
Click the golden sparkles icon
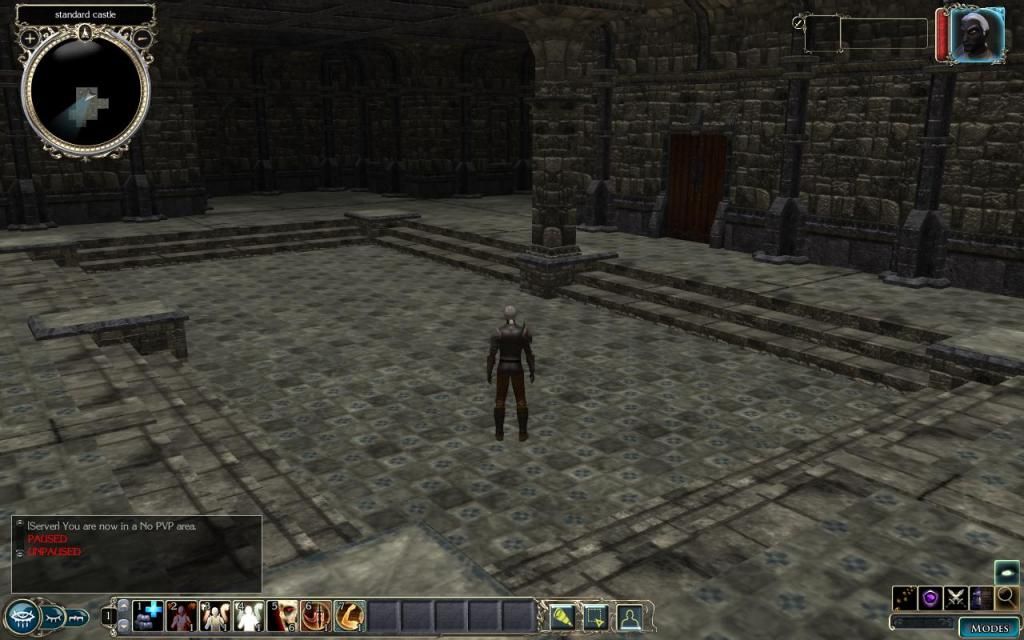click(906, 597)
